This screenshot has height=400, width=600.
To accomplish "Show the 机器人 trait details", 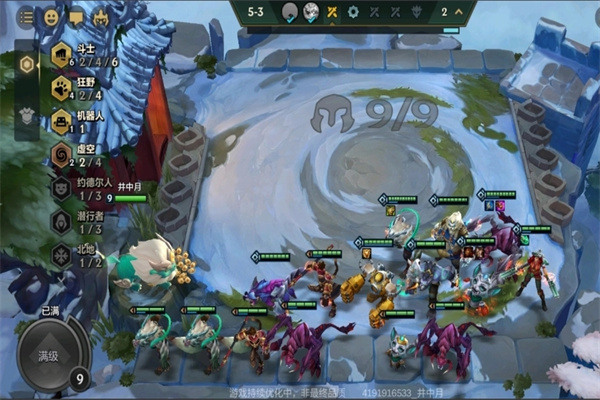I will [x=61, y=121].
